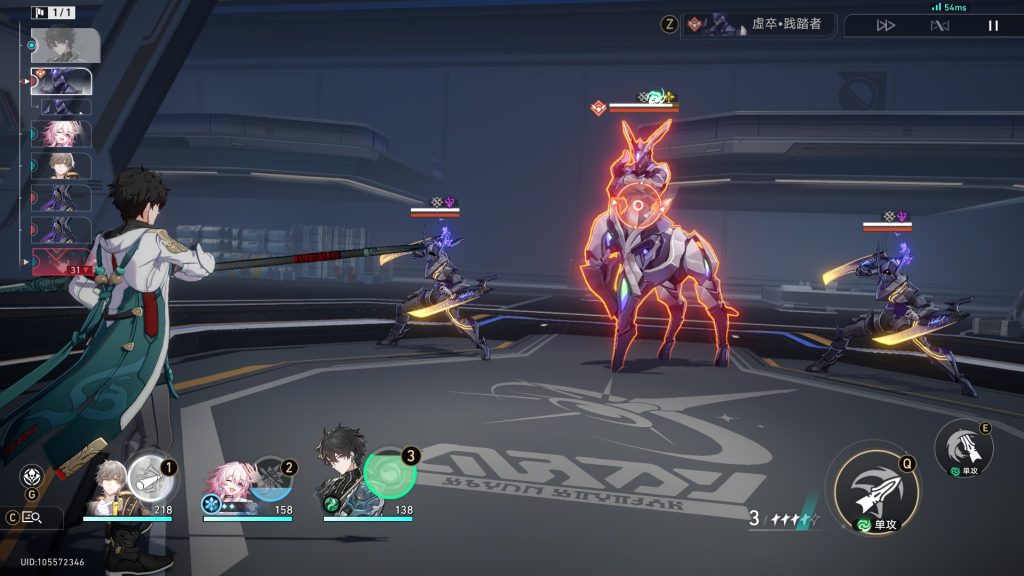
Task: Activate March 7th's ultimate
Action: tap(270, 478)
